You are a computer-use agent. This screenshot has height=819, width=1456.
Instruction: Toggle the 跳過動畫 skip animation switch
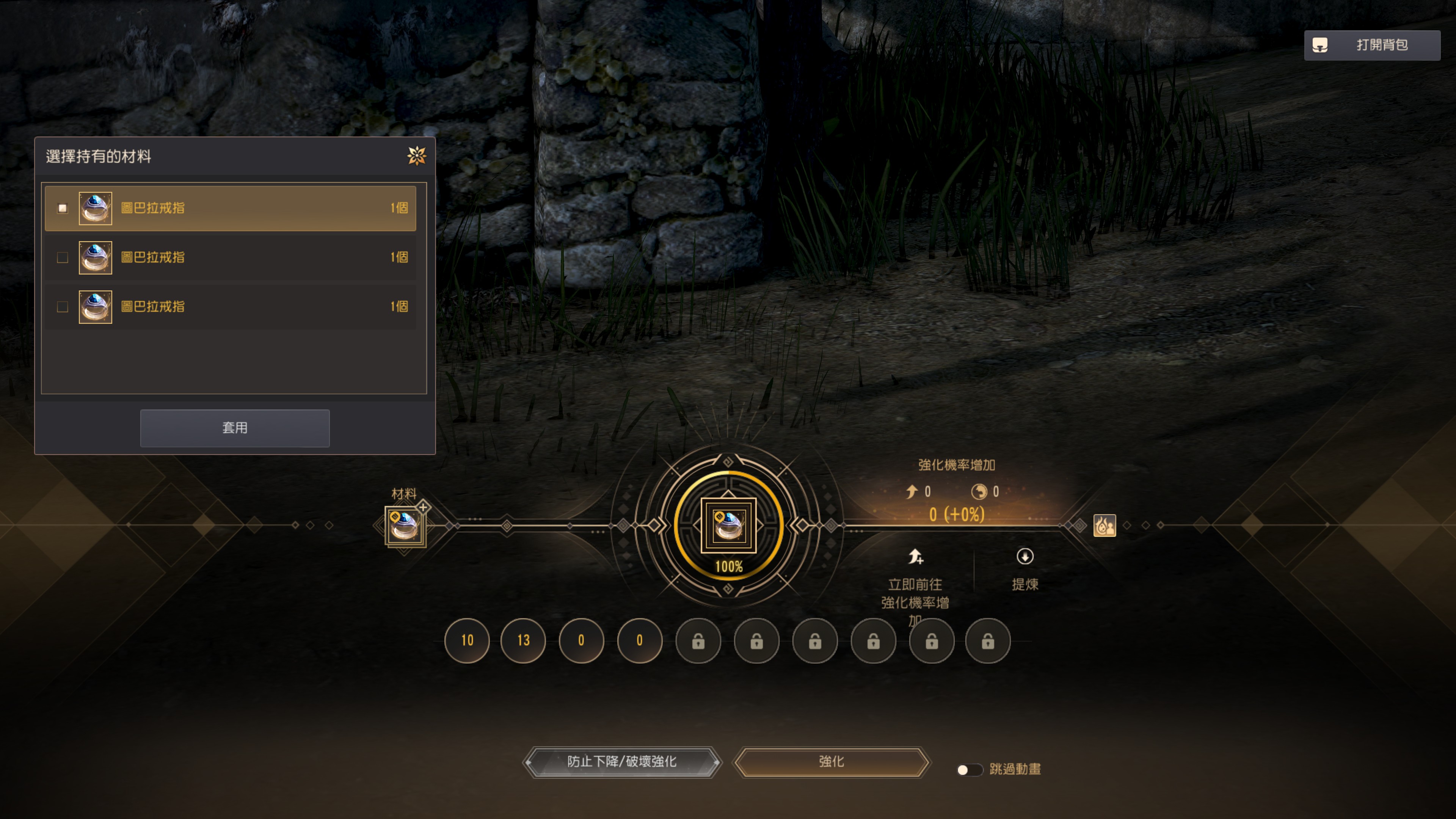pyautogui.click(x=969, y=769)
